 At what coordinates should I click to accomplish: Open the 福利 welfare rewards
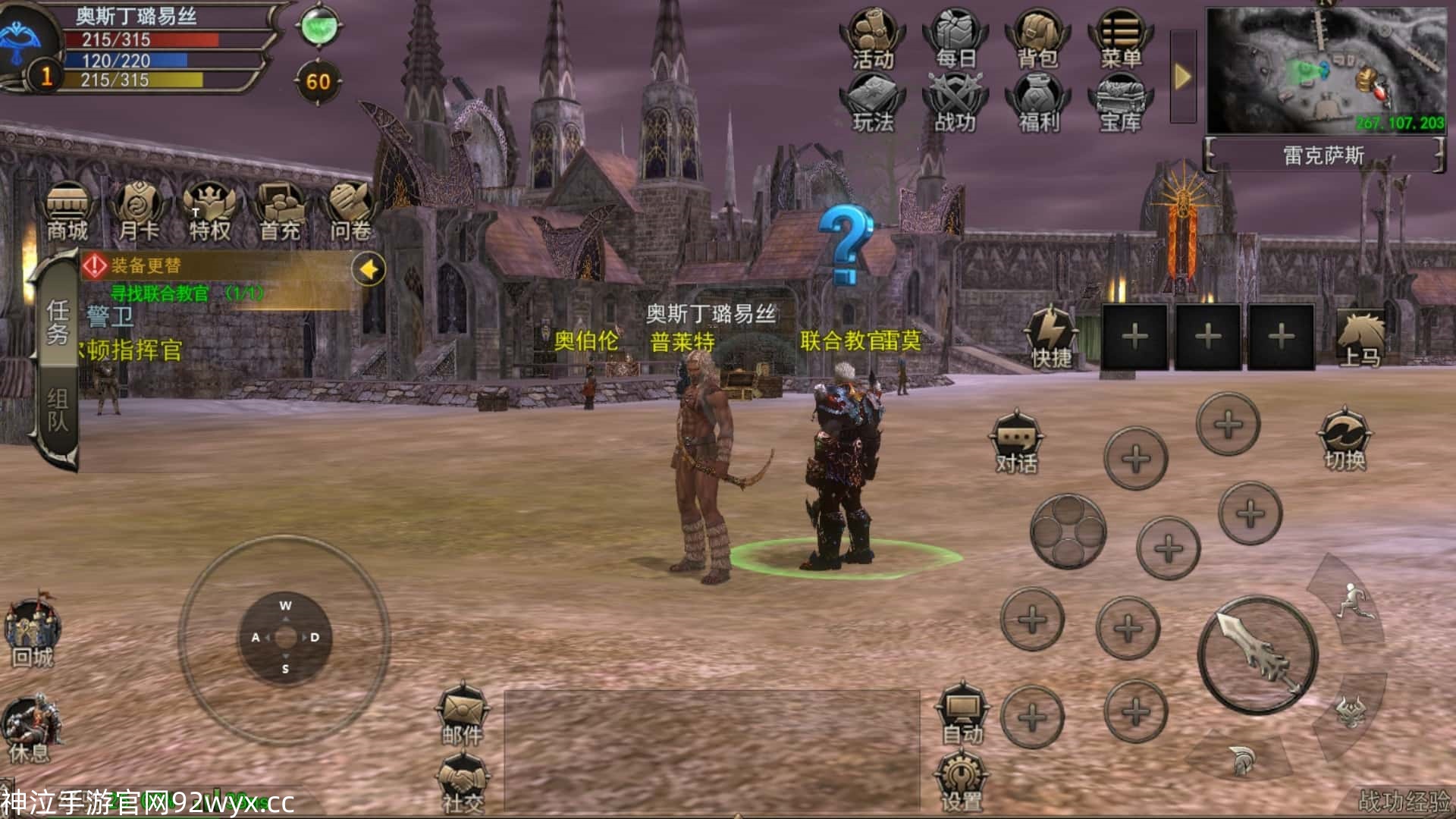[1037, 104]
